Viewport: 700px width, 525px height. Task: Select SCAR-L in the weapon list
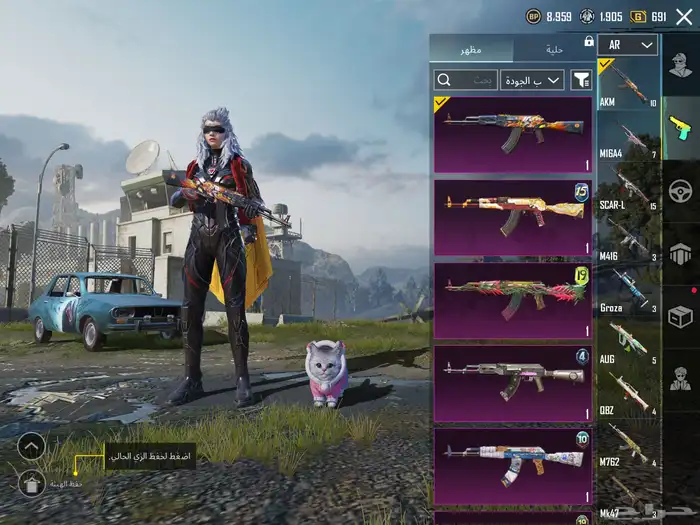pyautogui.click(x=629, y=192)
